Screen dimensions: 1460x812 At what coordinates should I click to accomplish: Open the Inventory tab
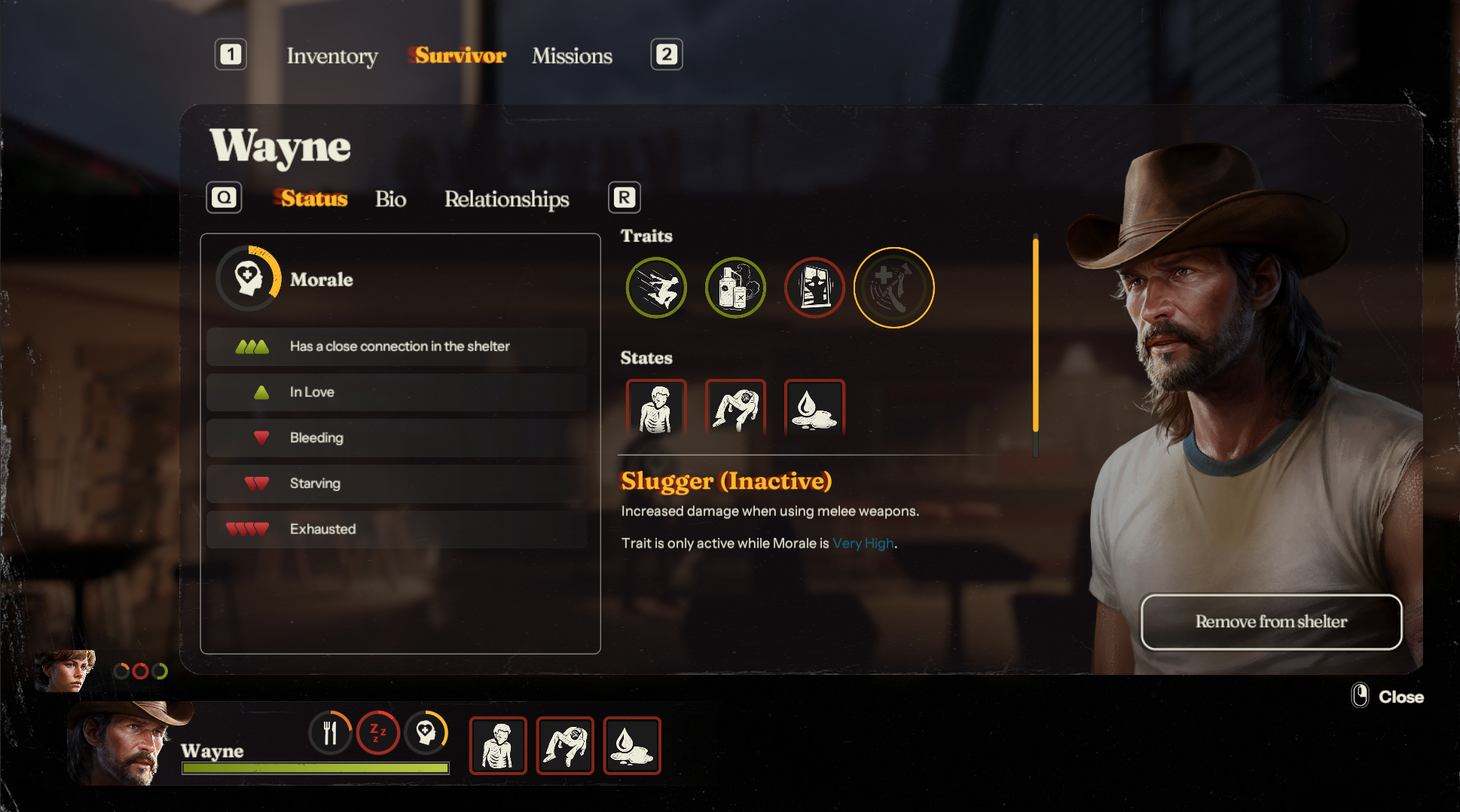click(x=332, y=56)
